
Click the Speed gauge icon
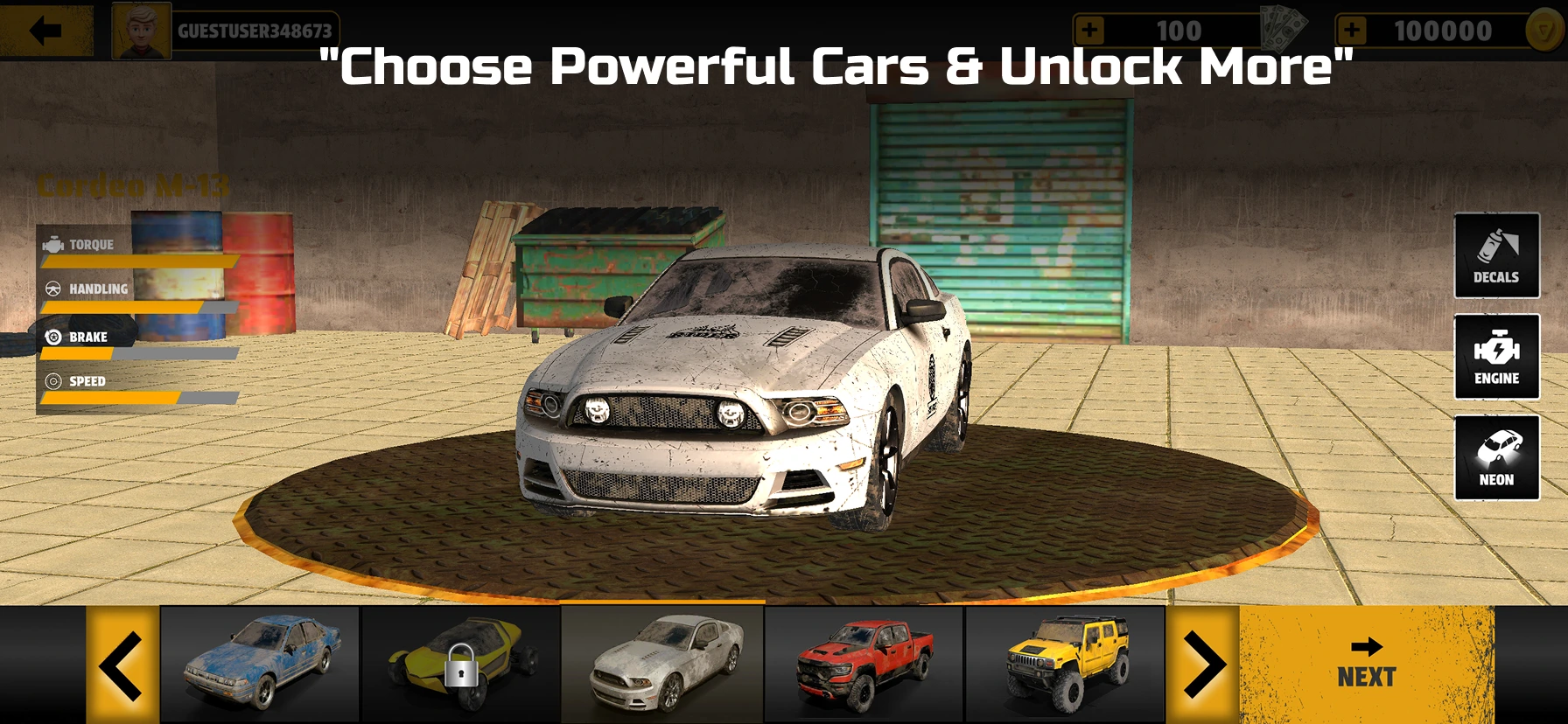[54, 381]
